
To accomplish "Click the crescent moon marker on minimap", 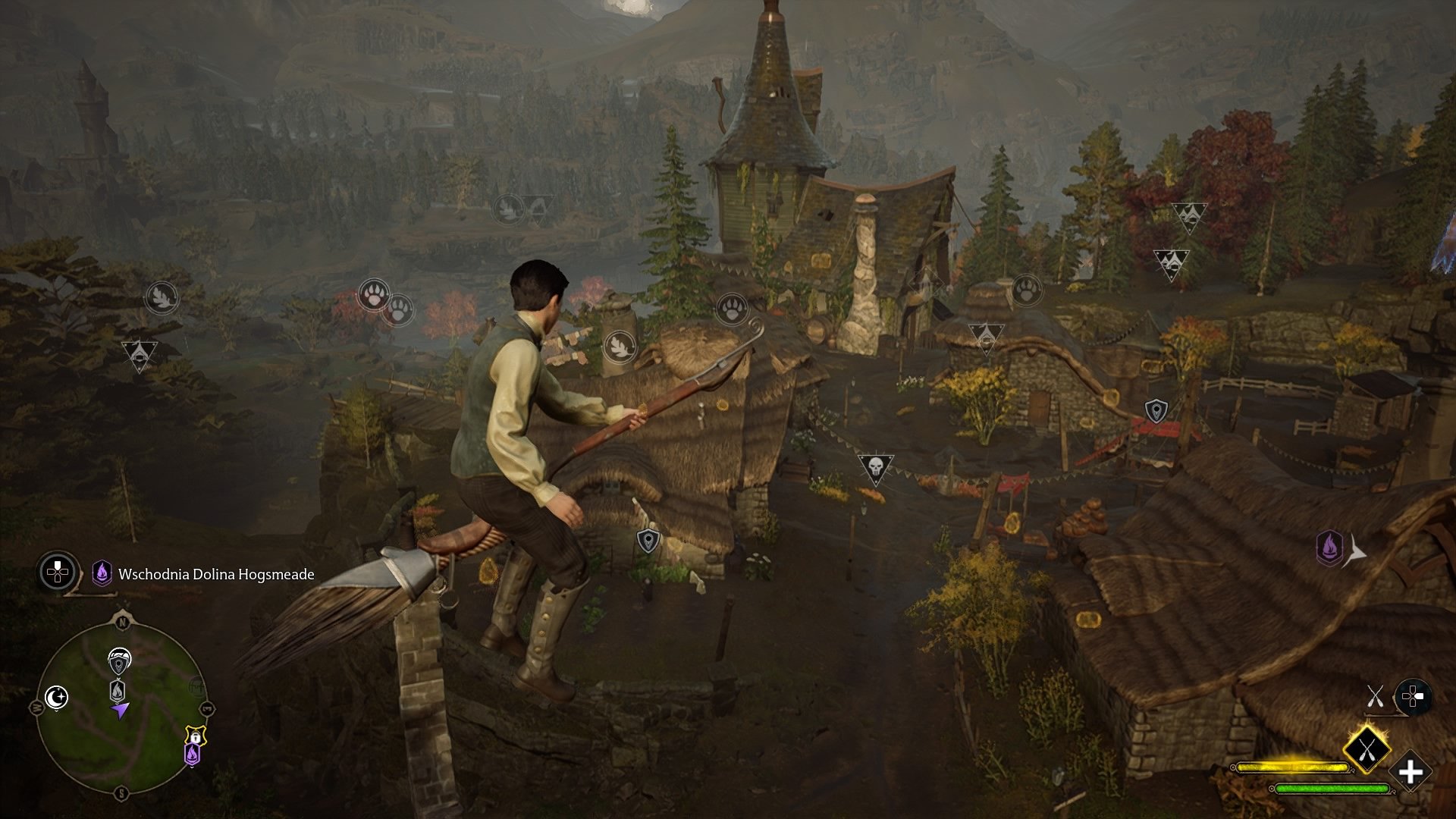I will (57, 697).
